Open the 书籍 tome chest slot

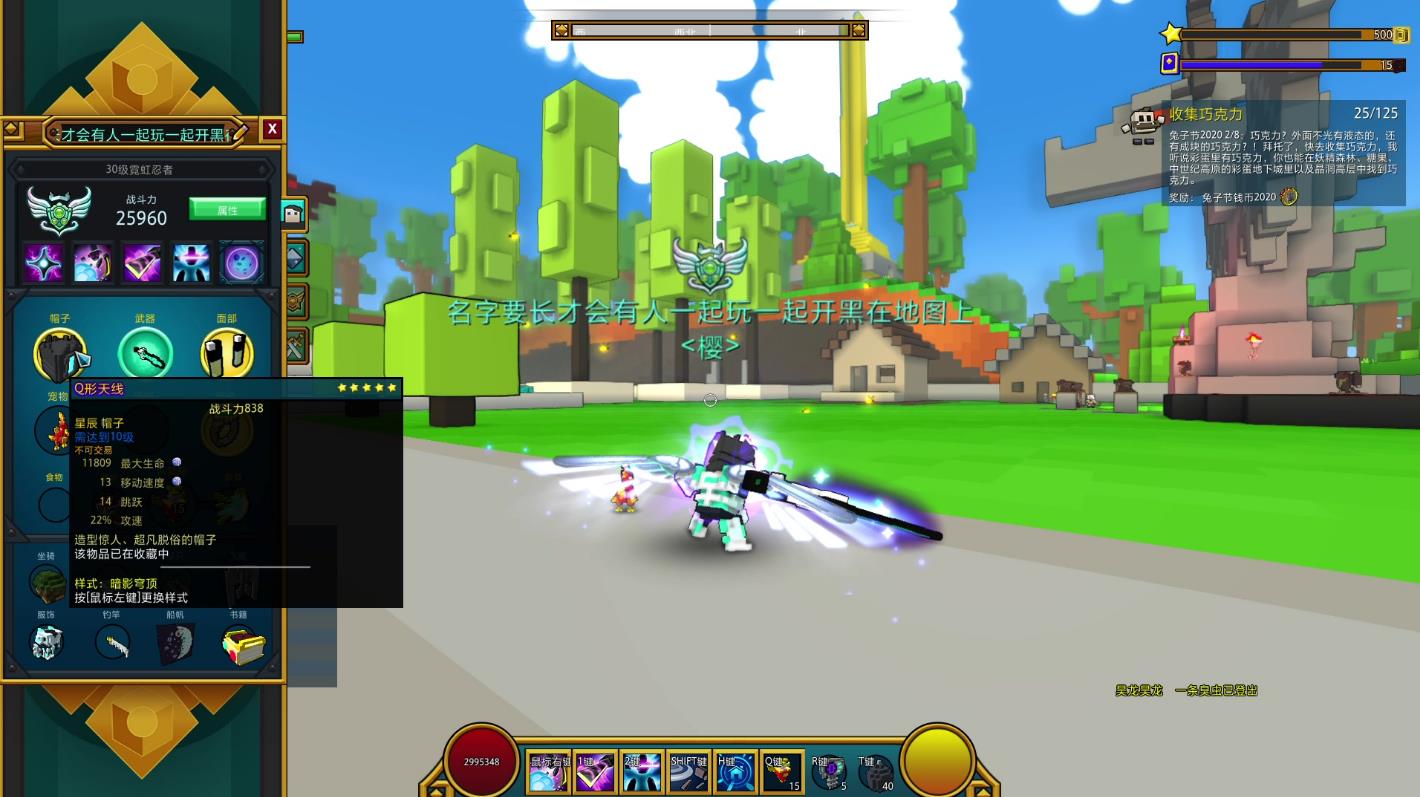click(243, 645)
